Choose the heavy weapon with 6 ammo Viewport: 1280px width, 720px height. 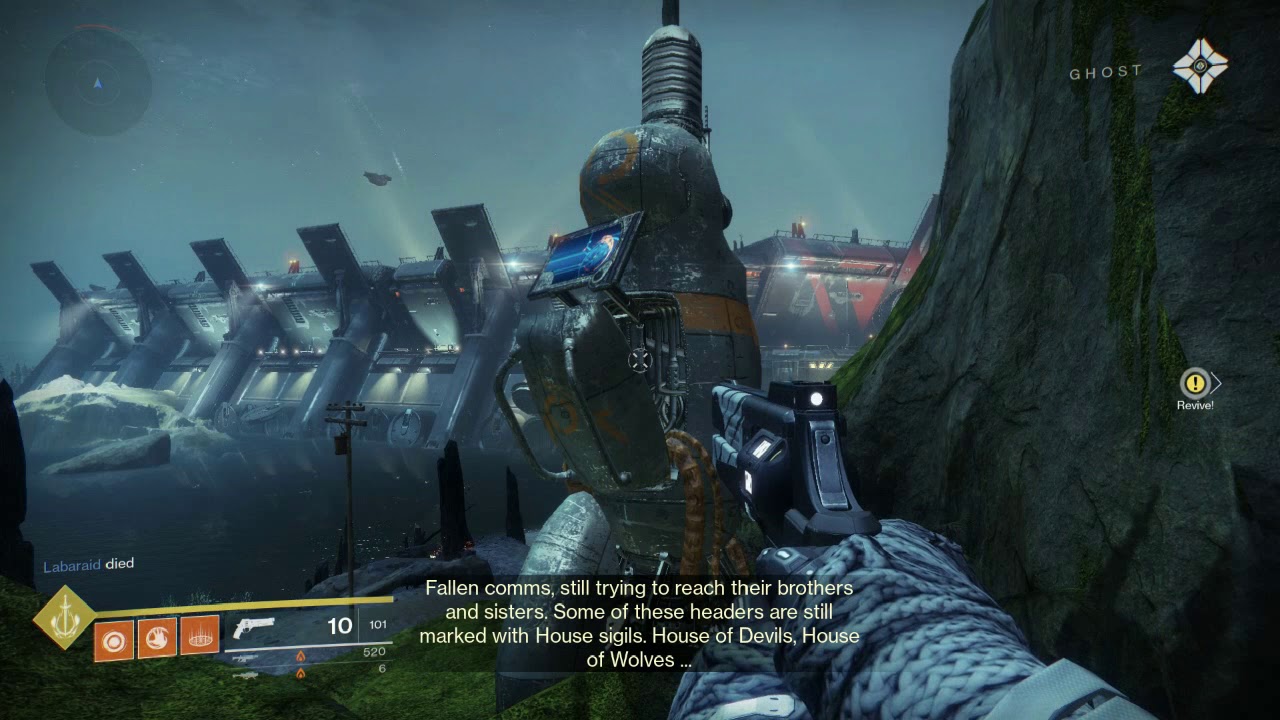pos(246,675)
